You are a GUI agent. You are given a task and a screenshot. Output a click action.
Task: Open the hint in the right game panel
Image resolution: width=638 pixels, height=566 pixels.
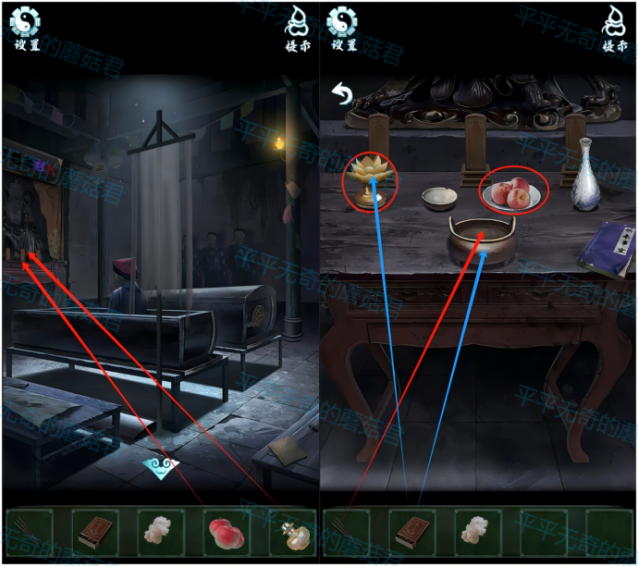tap(612, 28)
